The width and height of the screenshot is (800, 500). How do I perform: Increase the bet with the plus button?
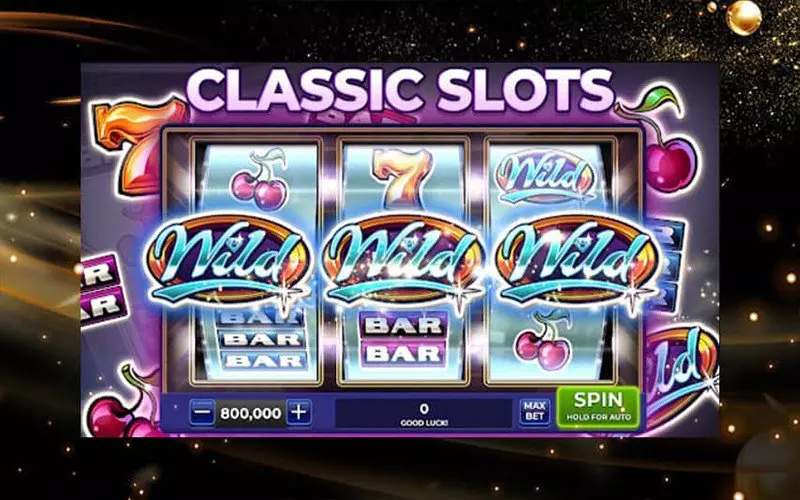(298, 411)
